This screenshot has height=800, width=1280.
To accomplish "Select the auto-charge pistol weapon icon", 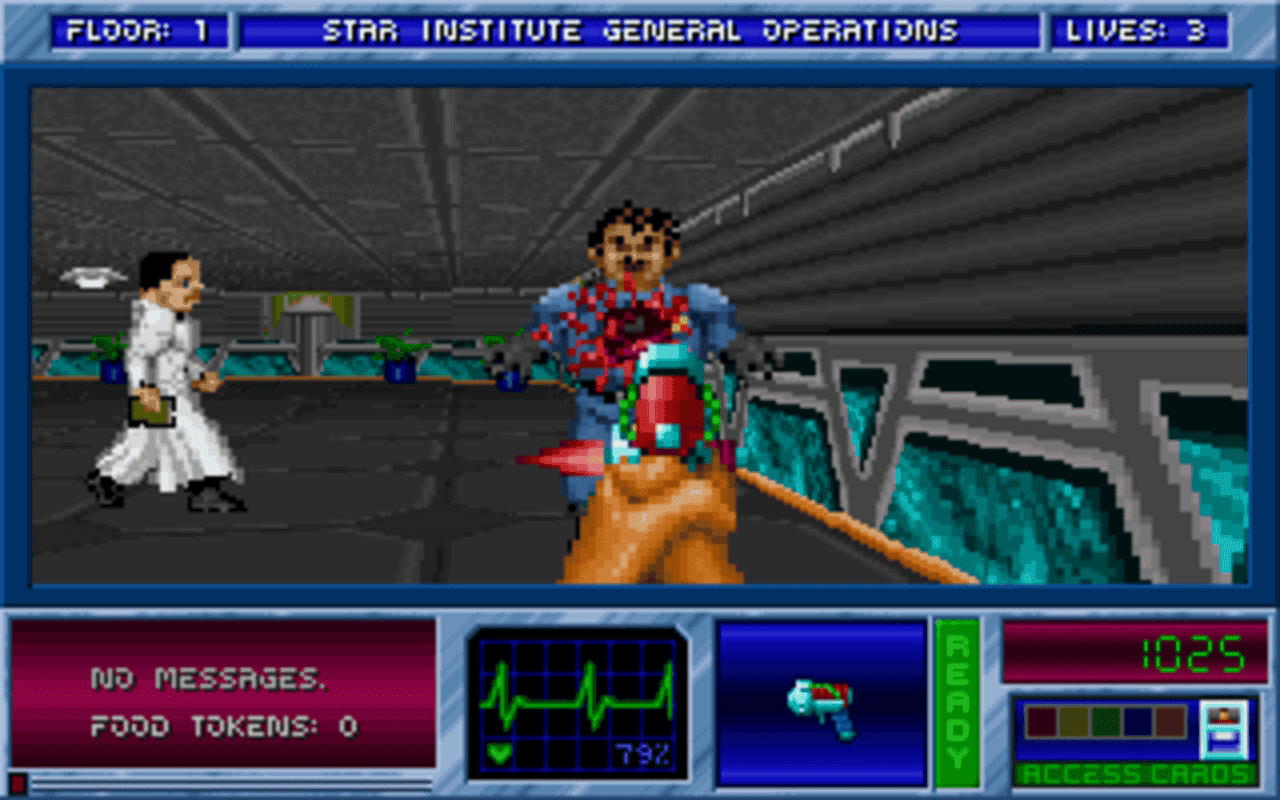I will point(822,710).
